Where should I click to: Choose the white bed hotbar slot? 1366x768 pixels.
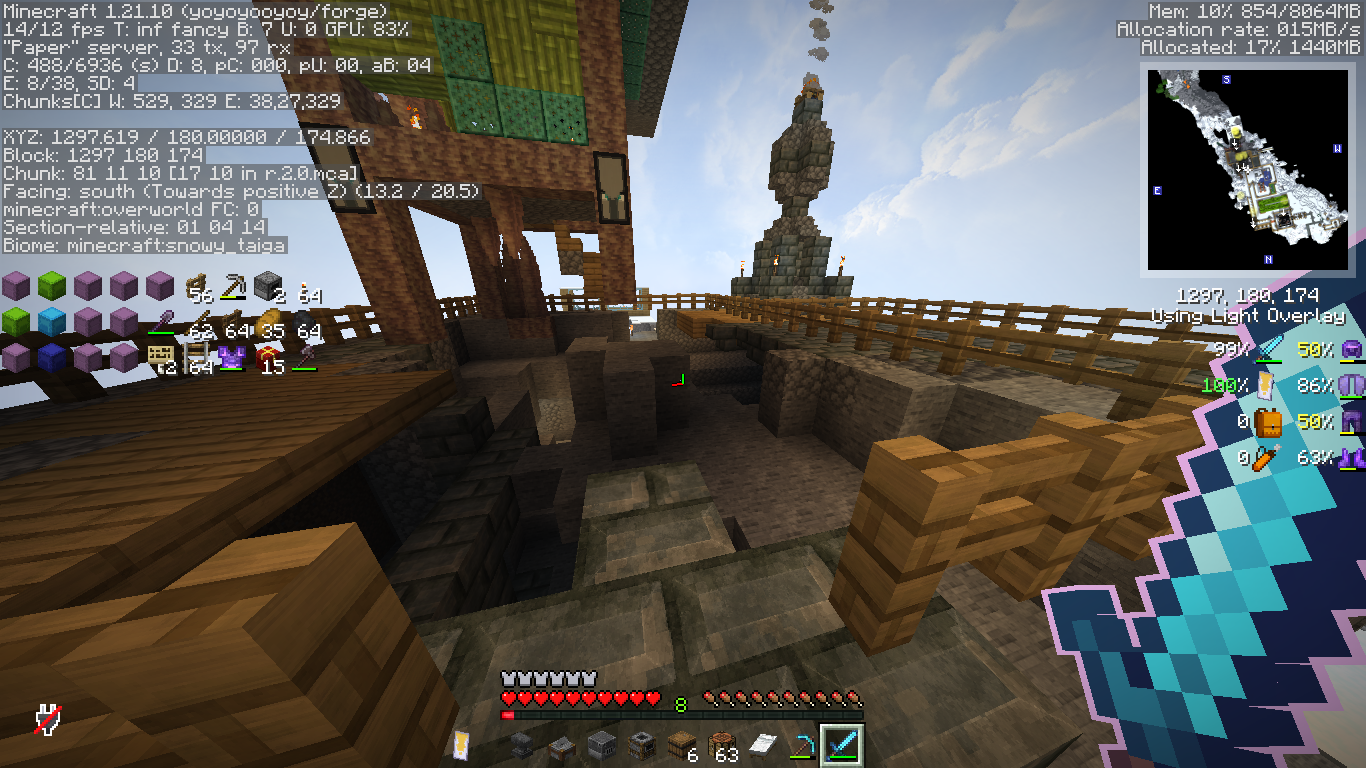click(762, 746)
